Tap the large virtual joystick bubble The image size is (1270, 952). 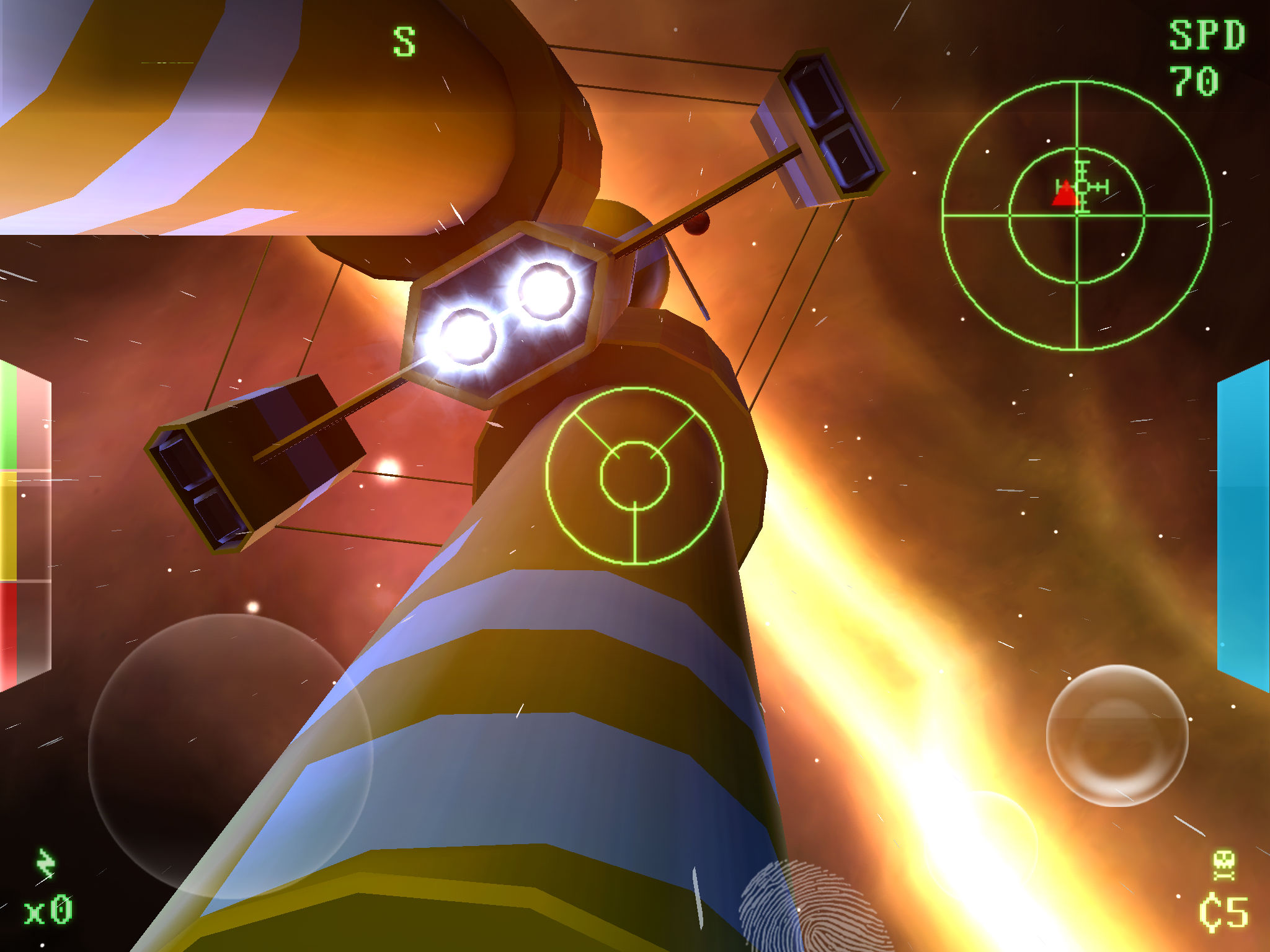click(x=230, y=756)
